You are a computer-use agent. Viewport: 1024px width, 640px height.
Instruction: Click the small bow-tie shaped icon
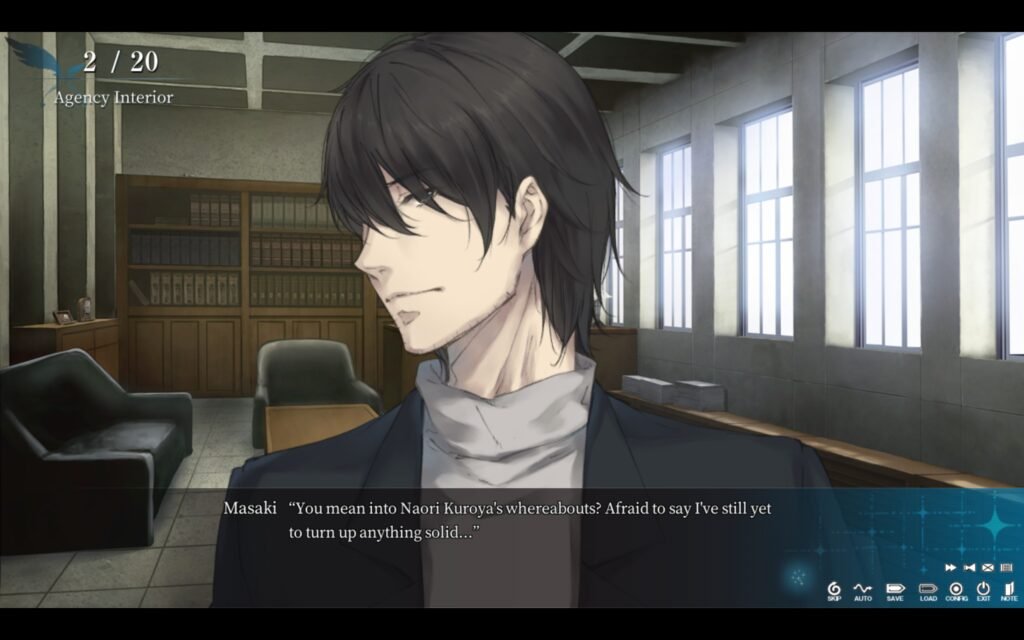pyautogui.click(x=968, y=567)
